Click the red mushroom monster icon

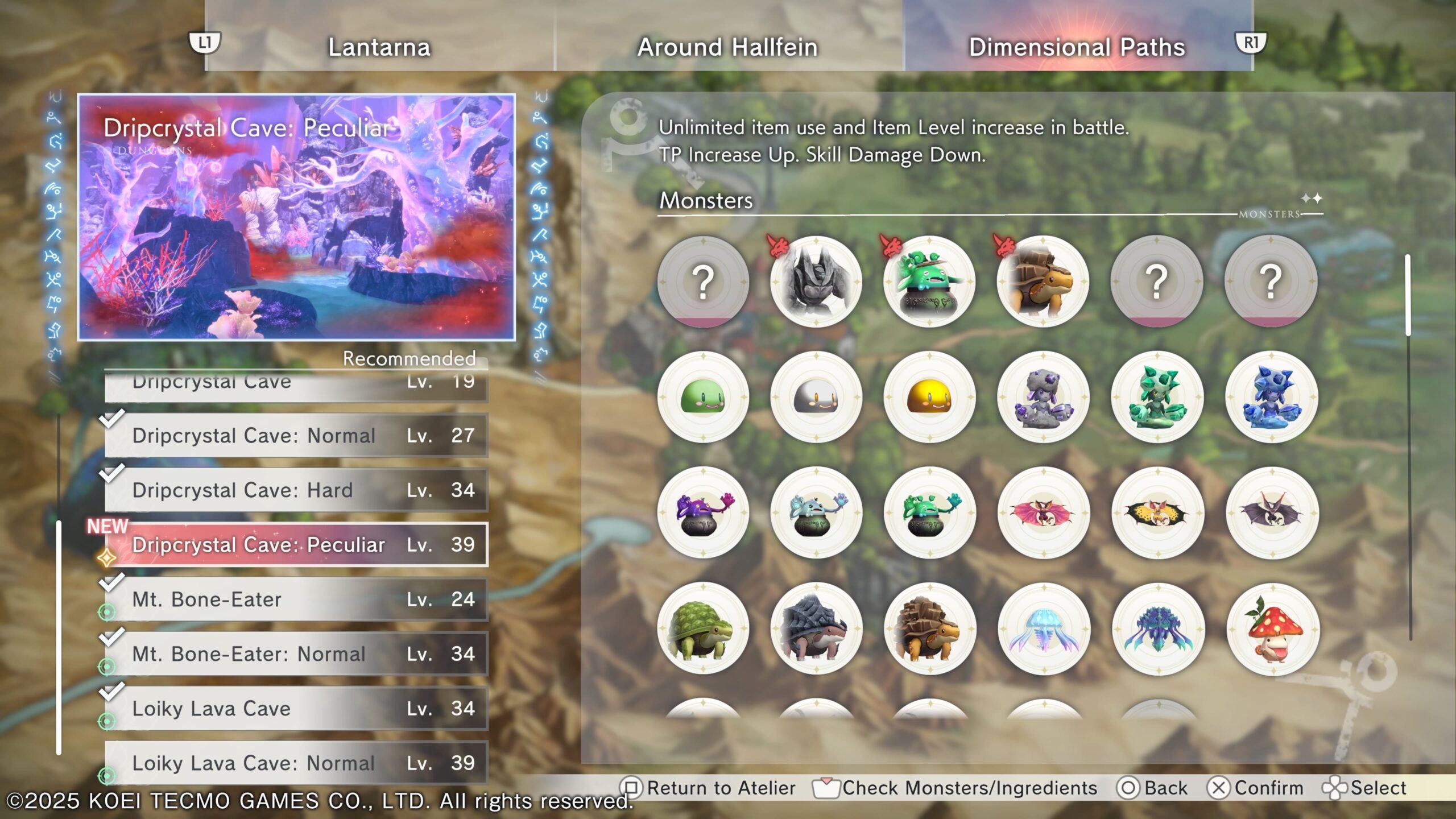(1272, 629)
